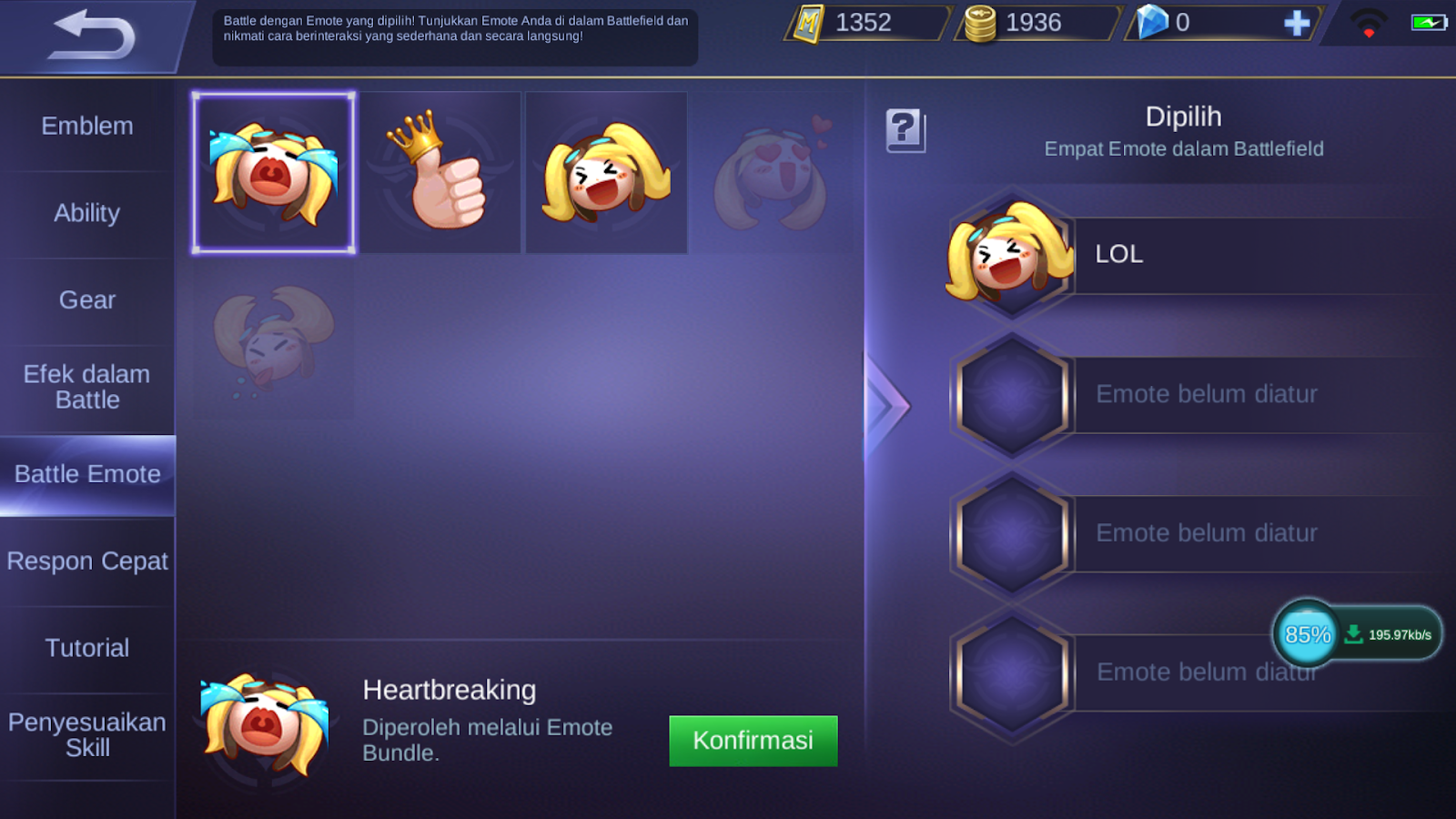
Task: Select the Ability menu item
Action: pyautogui.click(x=87, y=213)
